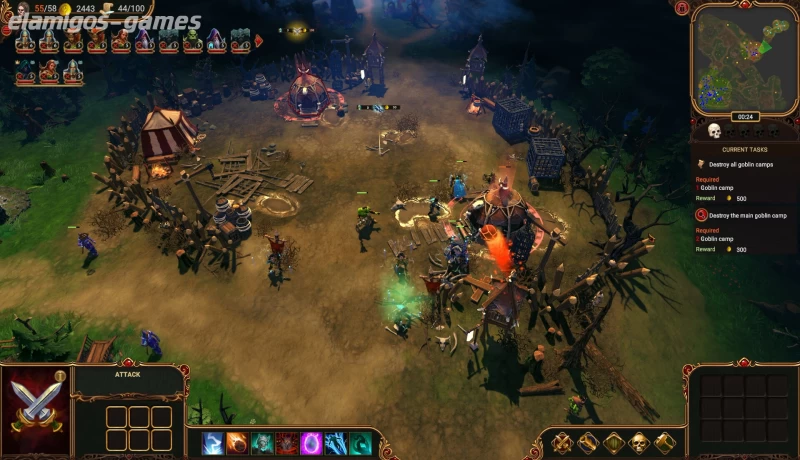Use the ice shards spell

(x=336, y=443)
